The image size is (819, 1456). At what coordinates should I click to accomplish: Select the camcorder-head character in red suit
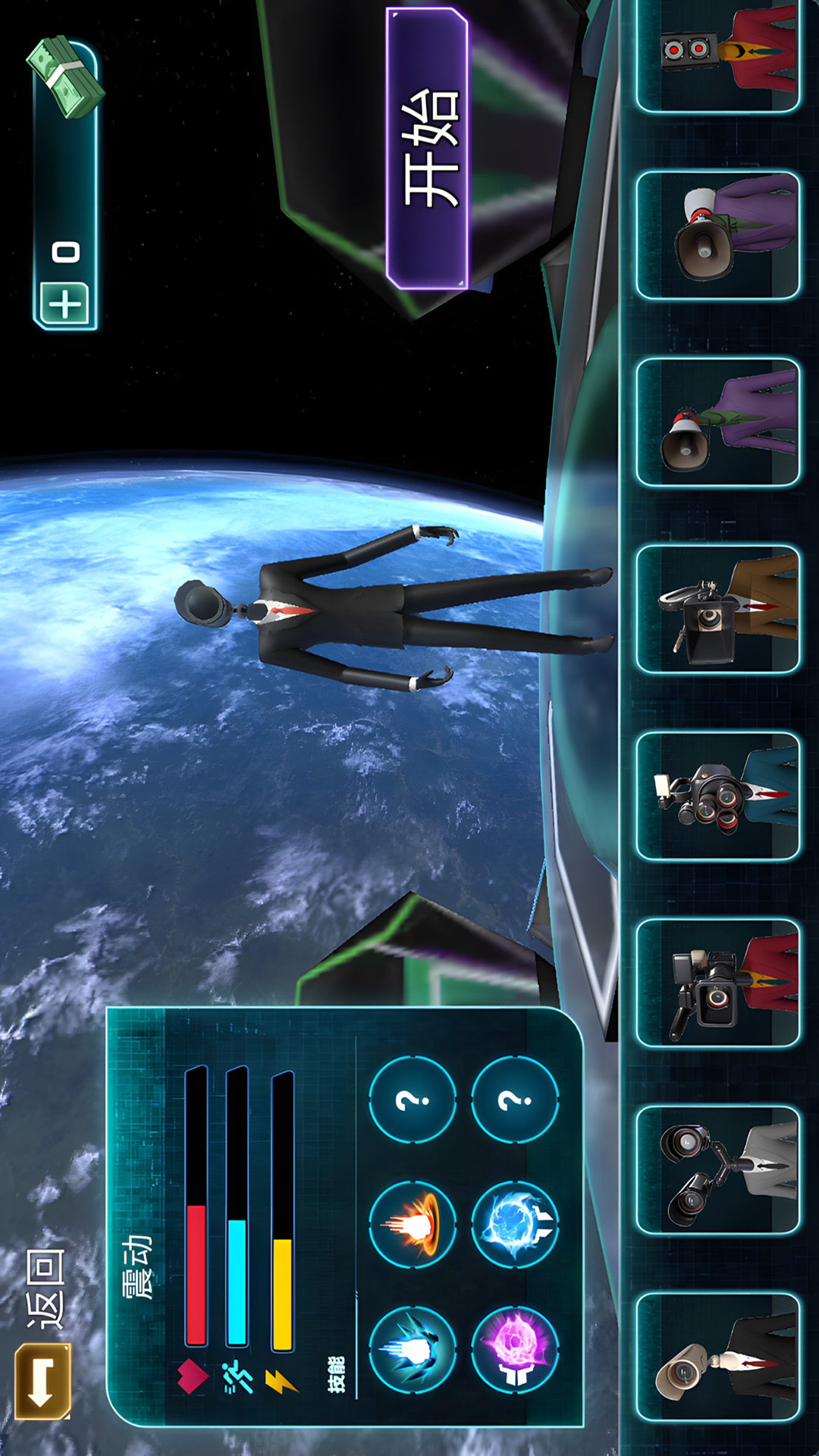717,983
